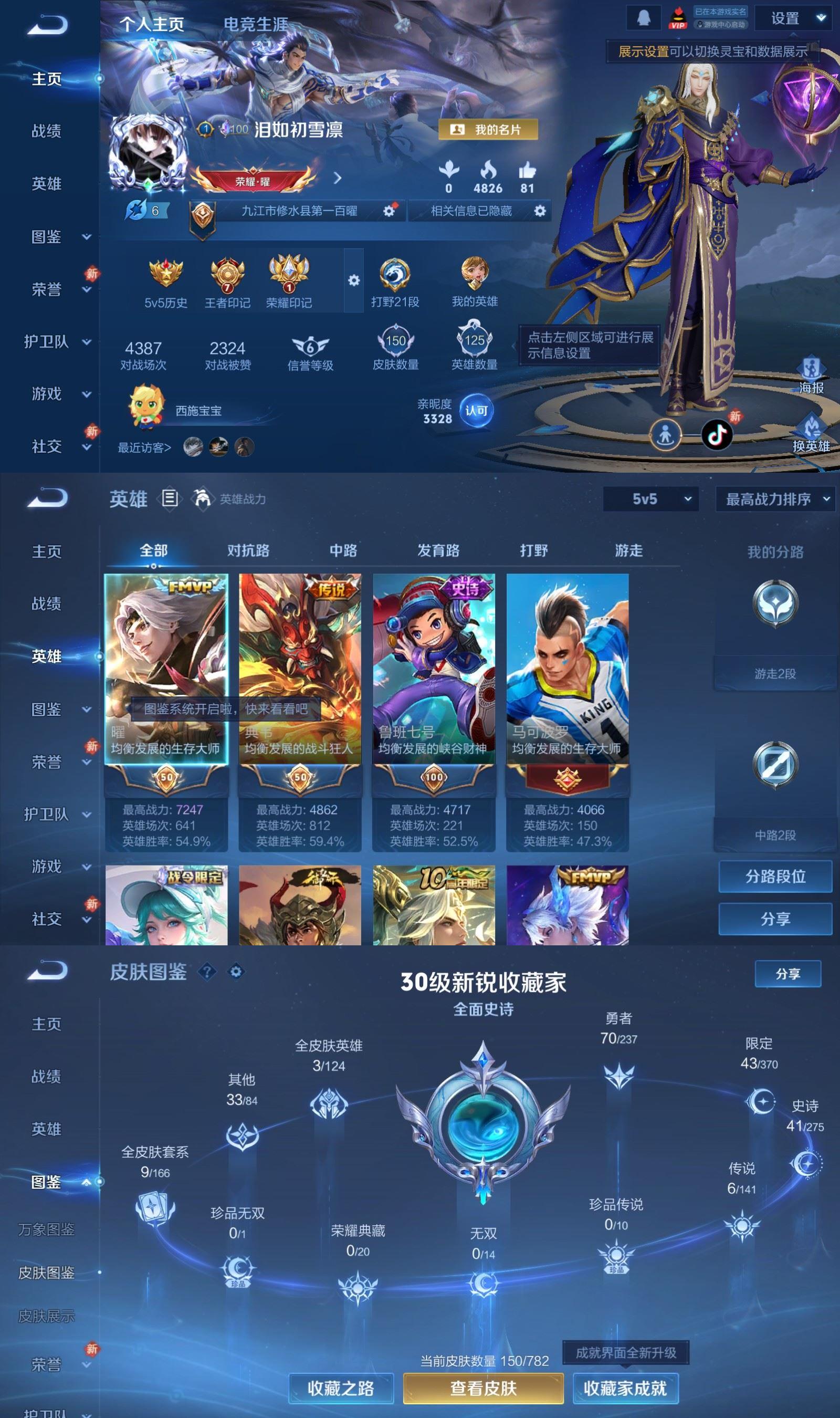The height and width of the screenshot is (1418, 840).
Task: Expand the 5v5 mode dropdown
Action: 650,499
